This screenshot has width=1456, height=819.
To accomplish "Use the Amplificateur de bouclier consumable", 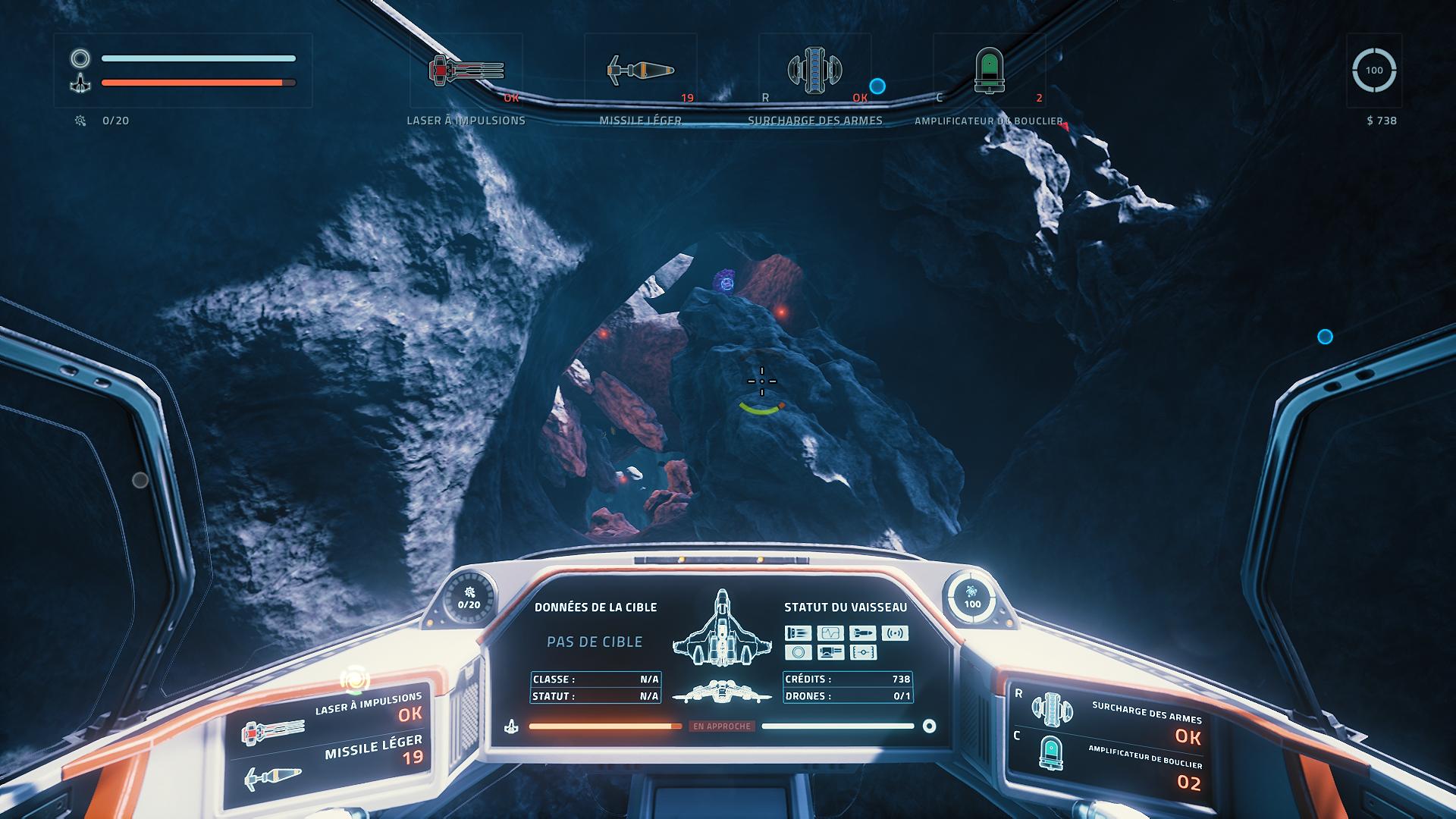I will (989, 72).
